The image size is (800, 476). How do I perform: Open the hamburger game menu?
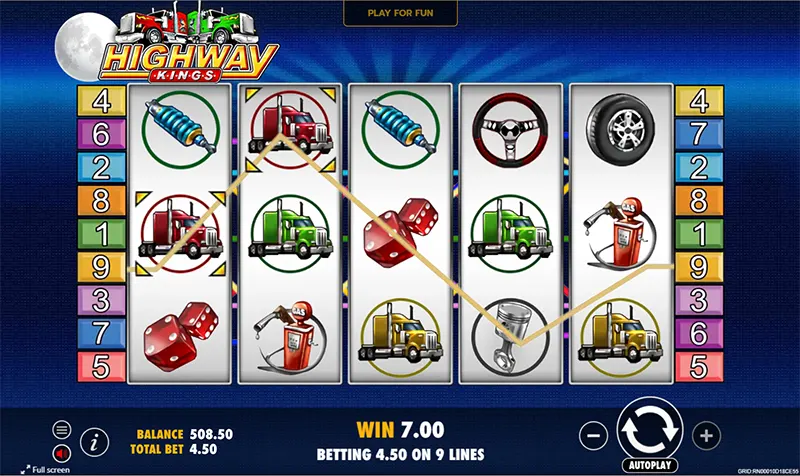coord(62,429)
